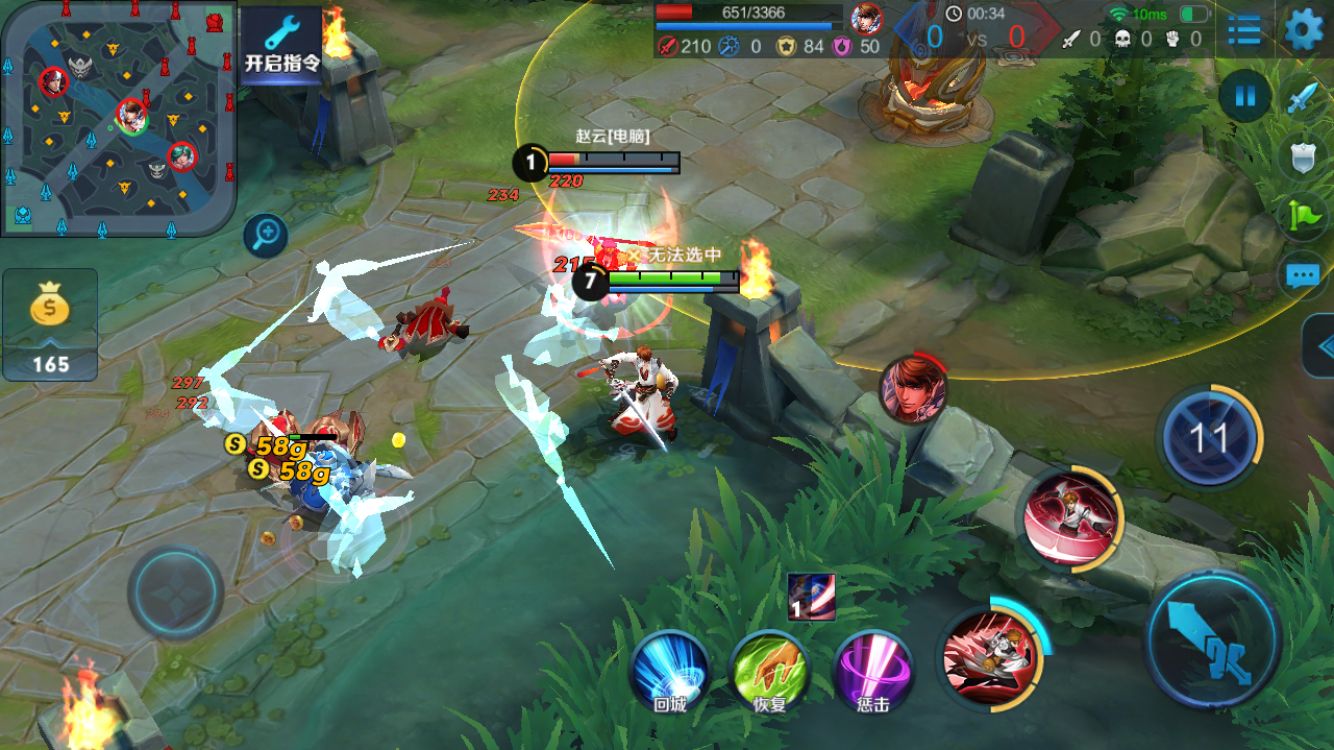Send the shield defend signal
Image resolution: width=1334 pixels, height=750 pixels.
[x=1304, y=155]
